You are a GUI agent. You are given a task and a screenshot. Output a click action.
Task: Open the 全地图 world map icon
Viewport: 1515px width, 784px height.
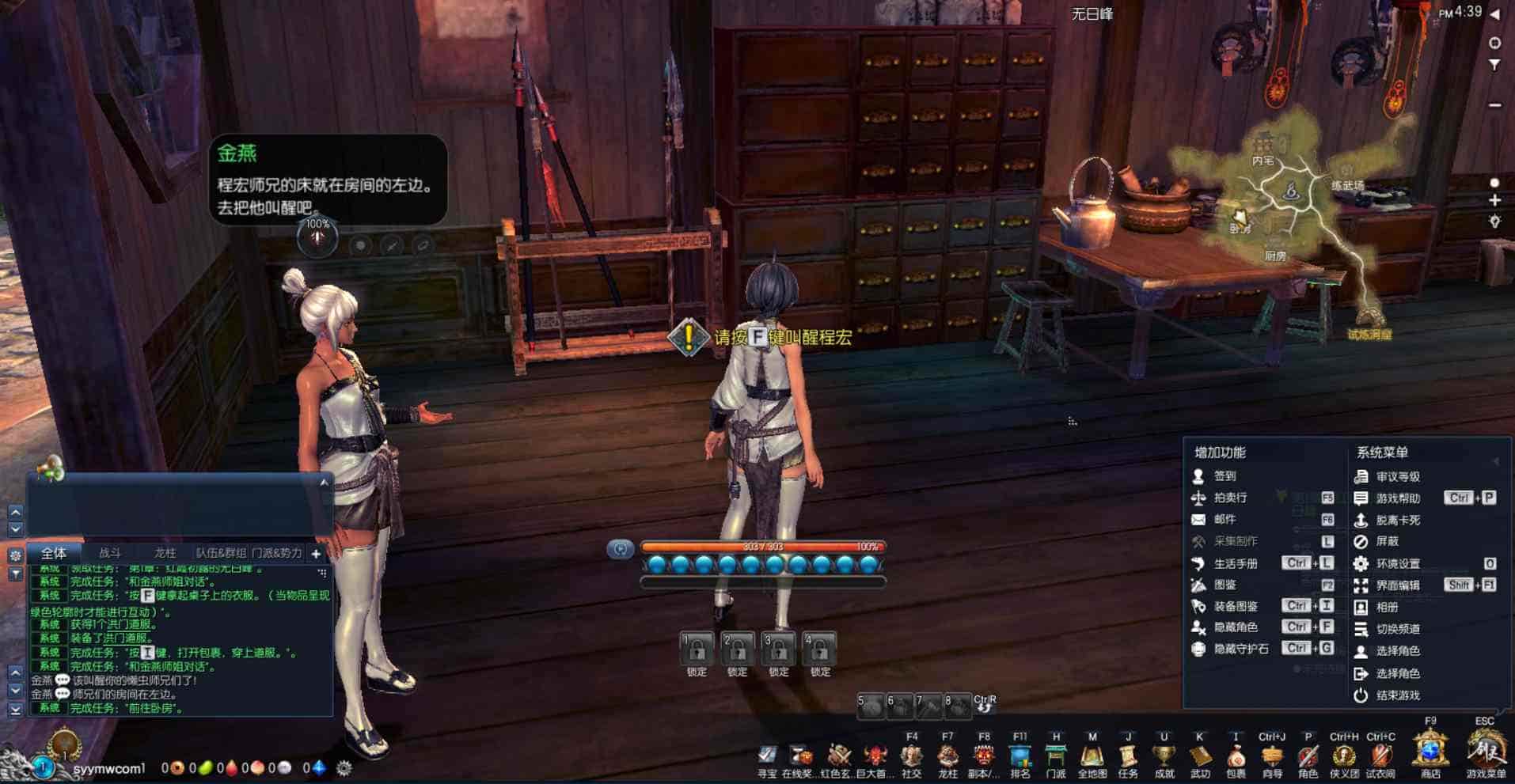(x=1092, y=758)
